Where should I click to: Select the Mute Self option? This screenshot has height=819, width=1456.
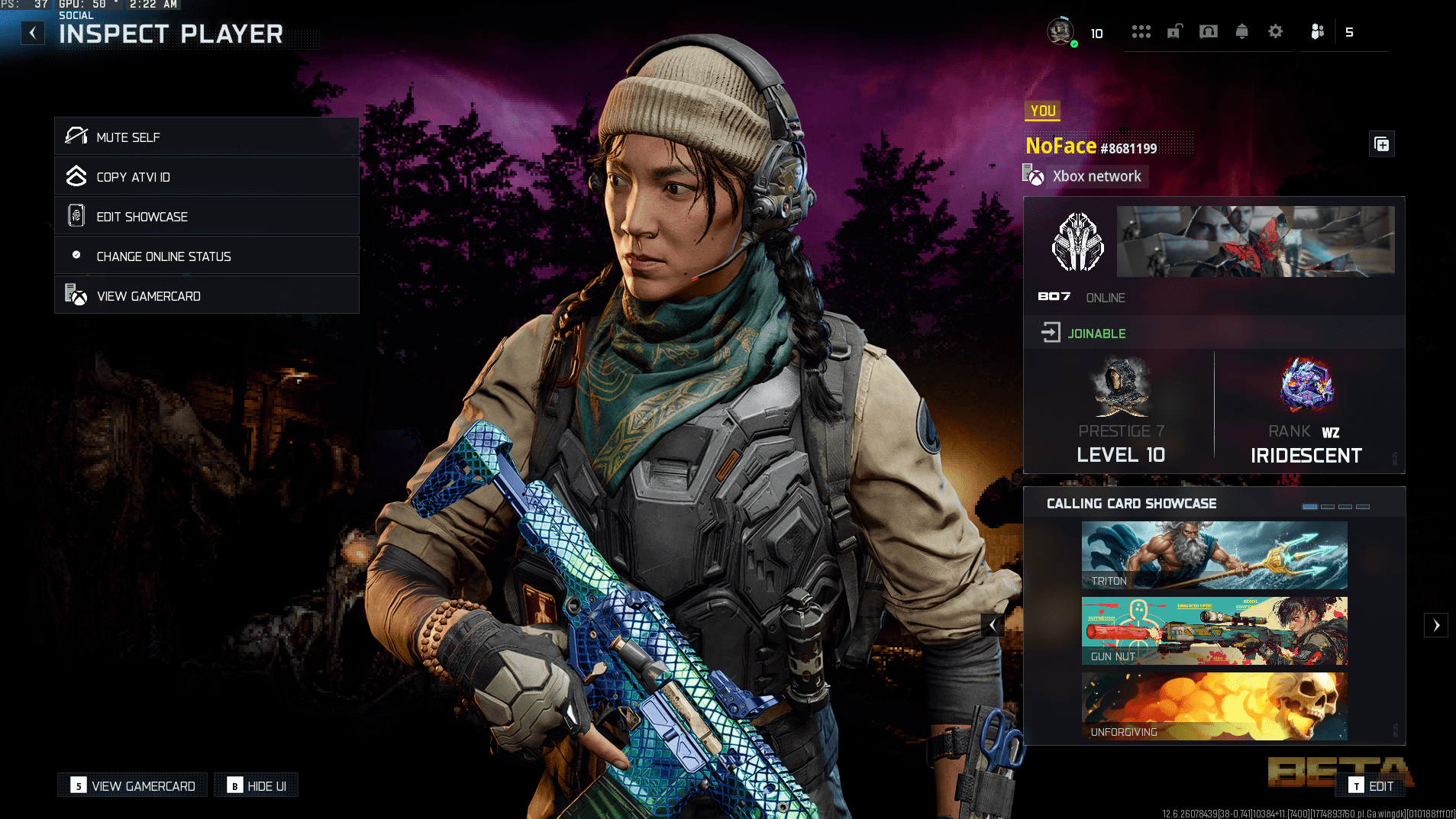coord(206,137)
